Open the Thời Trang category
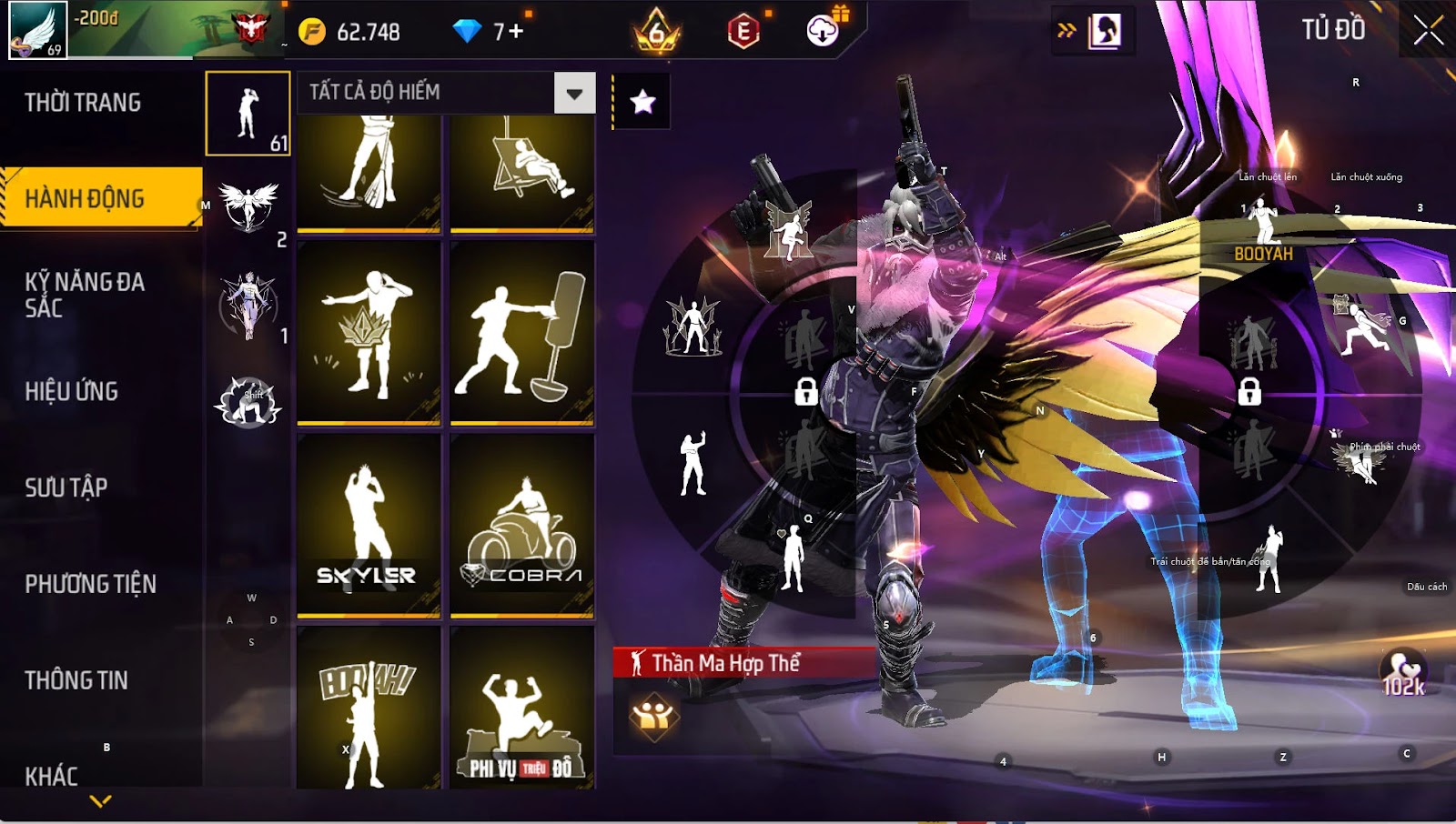The width and height of the screenshot is (1456, 824). pyautogui.click(x=83, y=103)
